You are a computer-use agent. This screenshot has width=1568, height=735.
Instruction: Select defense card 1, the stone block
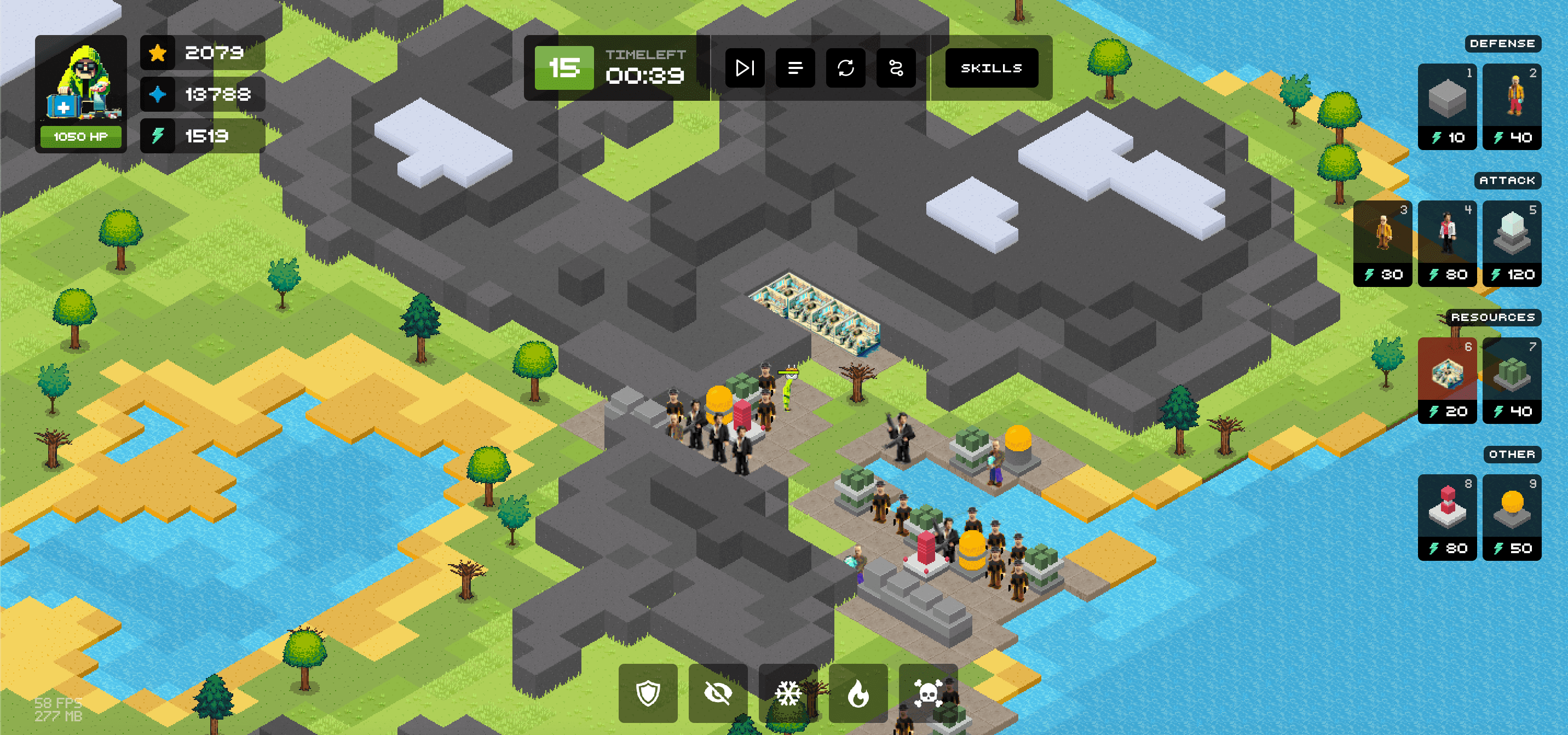point(1447,107)
